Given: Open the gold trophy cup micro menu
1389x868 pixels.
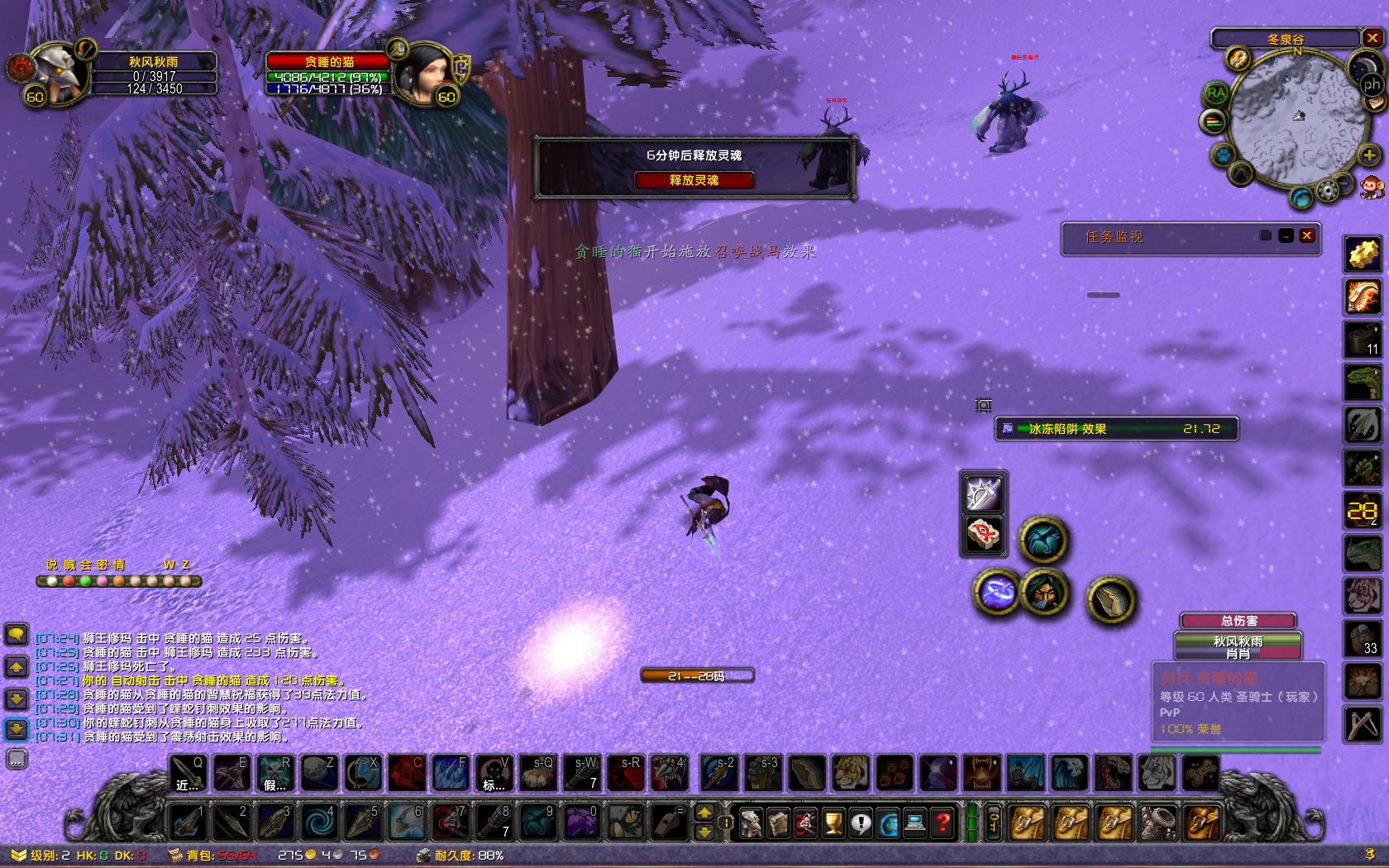Looking at the screenshot, I should [833, 823].
